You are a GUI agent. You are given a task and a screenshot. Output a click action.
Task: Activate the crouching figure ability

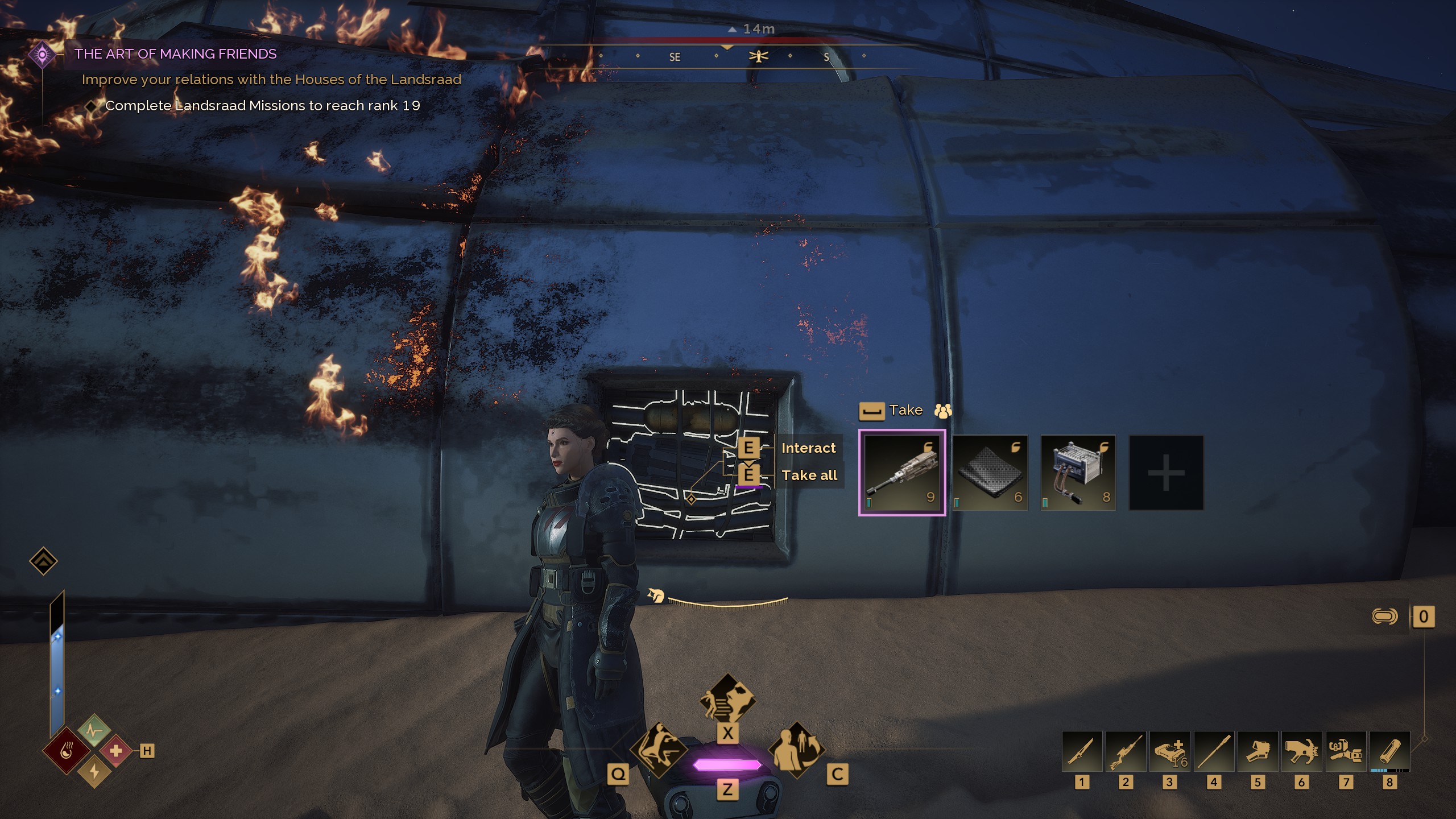click(658, 750)
